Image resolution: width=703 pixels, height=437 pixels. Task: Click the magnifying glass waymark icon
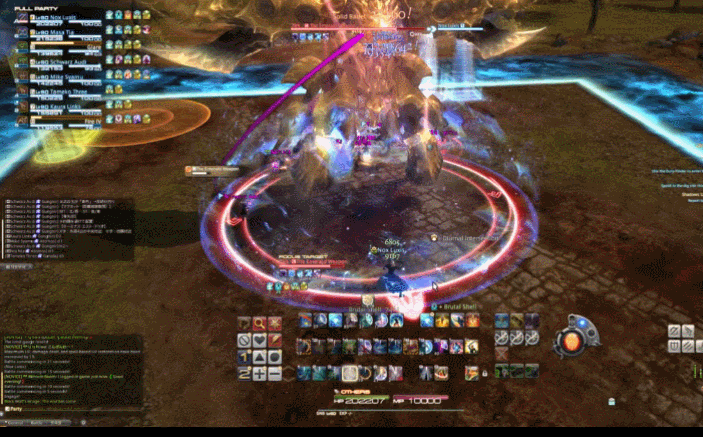point(259,323)
